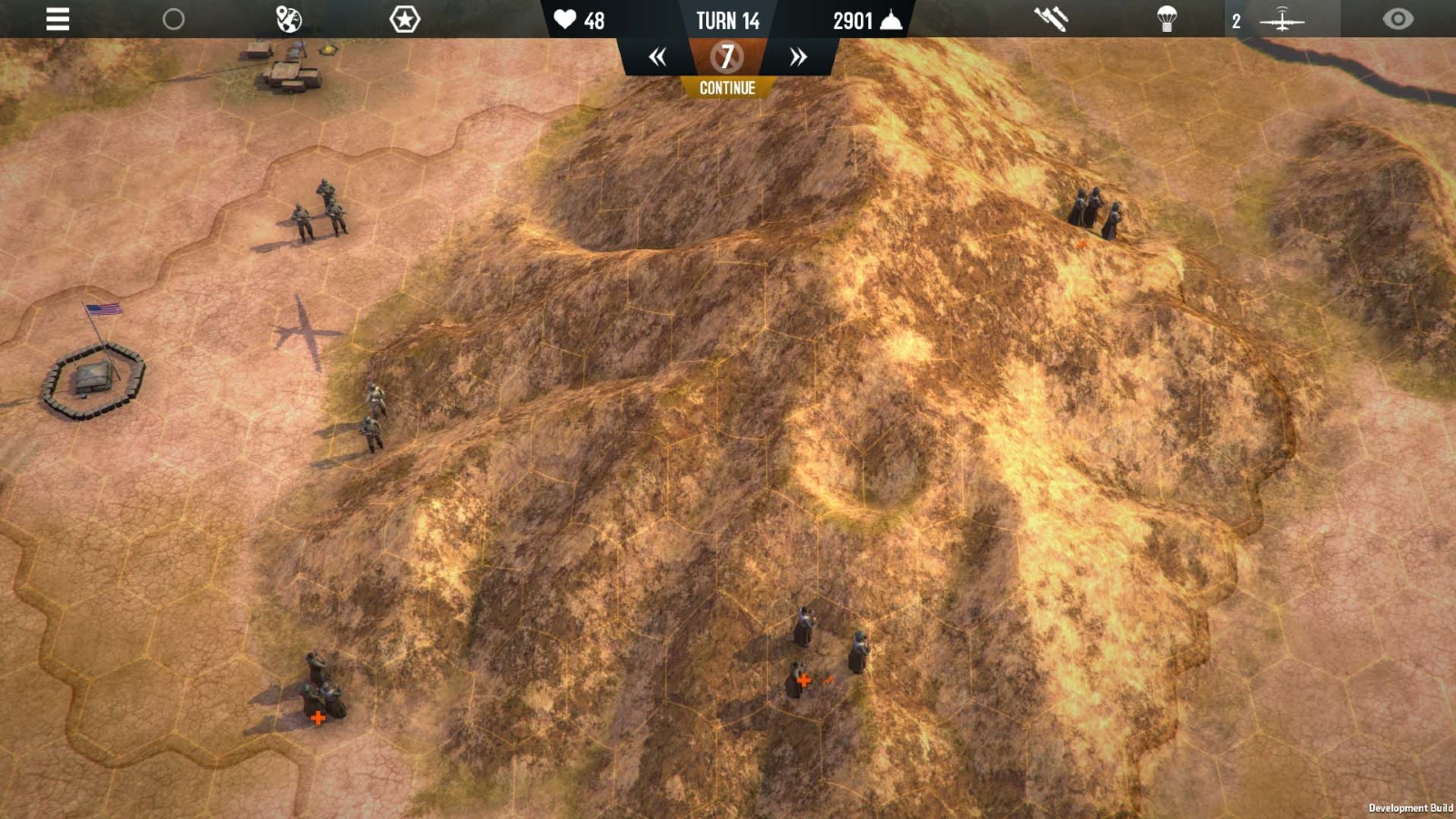This screenshot has width=1456, height=819.
Task: Select the American flag base on the map
Action: click(96, 373)
